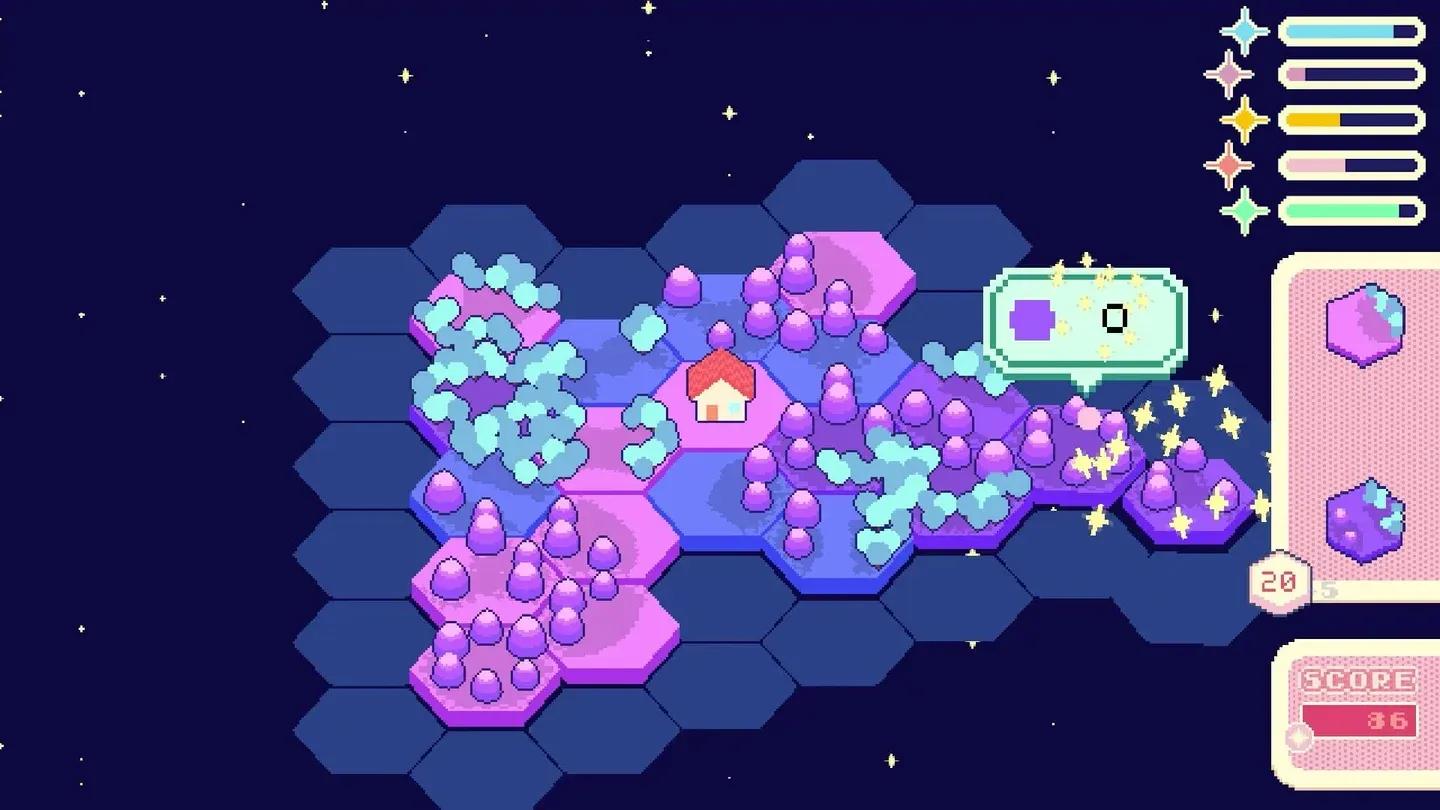Select the blue sparkle star icon

1243,31
